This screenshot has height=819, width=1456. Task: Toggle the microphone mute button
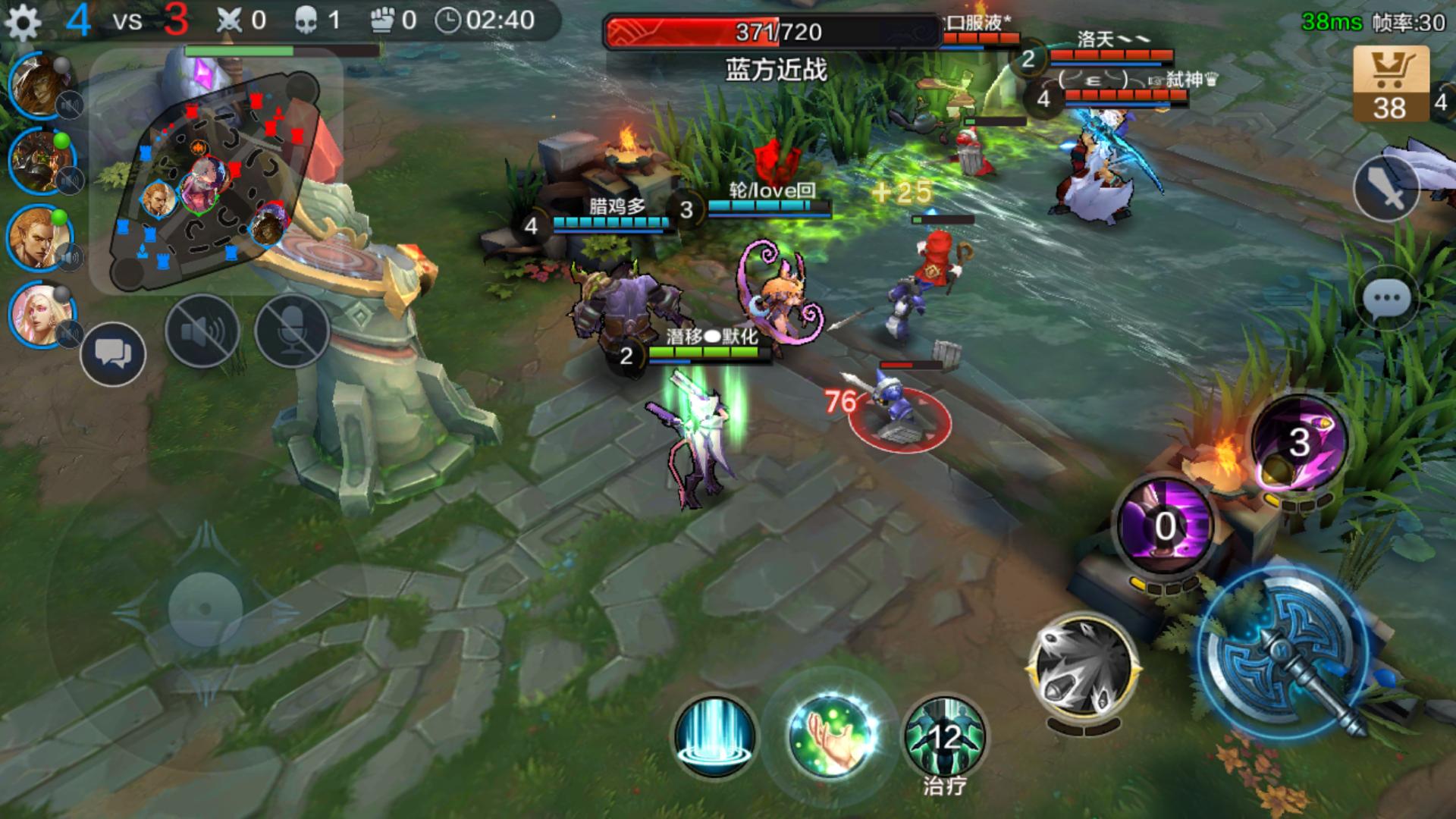coord(292,331)
